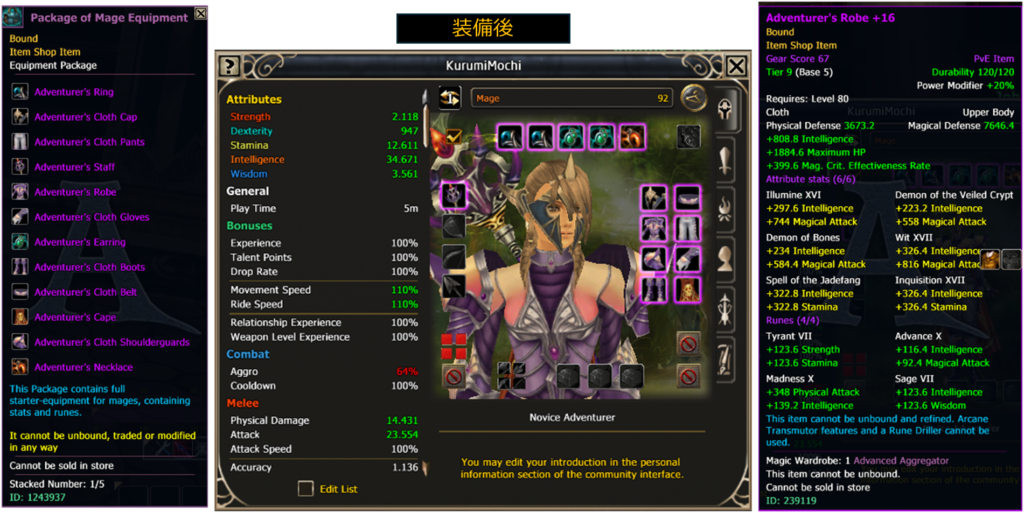Click Adventurer's Necklace in the package list

tap(83, 367)
